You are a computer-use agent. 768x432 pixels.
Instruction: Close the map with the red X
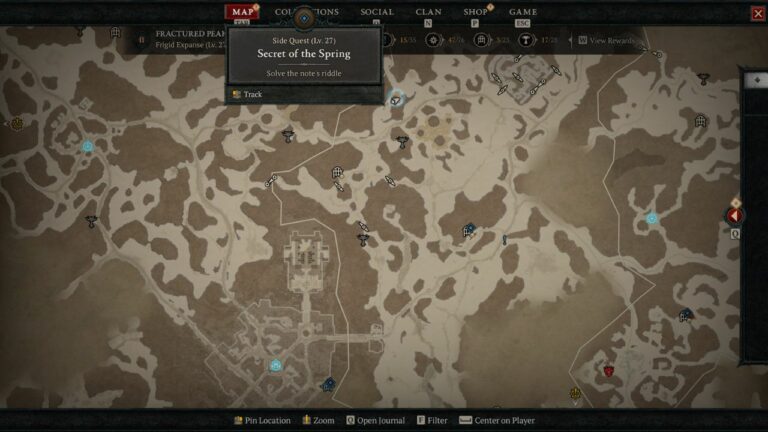(x=757, y=13)
